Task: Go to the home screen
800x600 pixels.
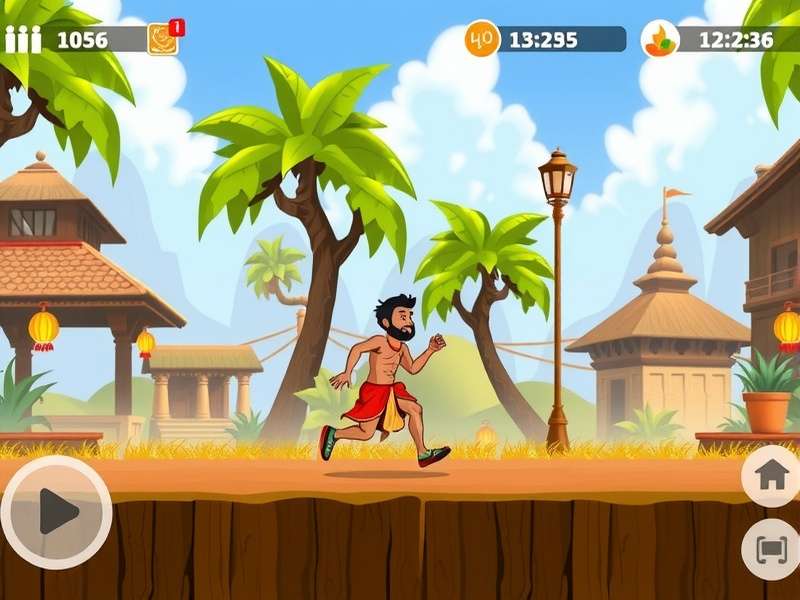Action: pos(771,475)
